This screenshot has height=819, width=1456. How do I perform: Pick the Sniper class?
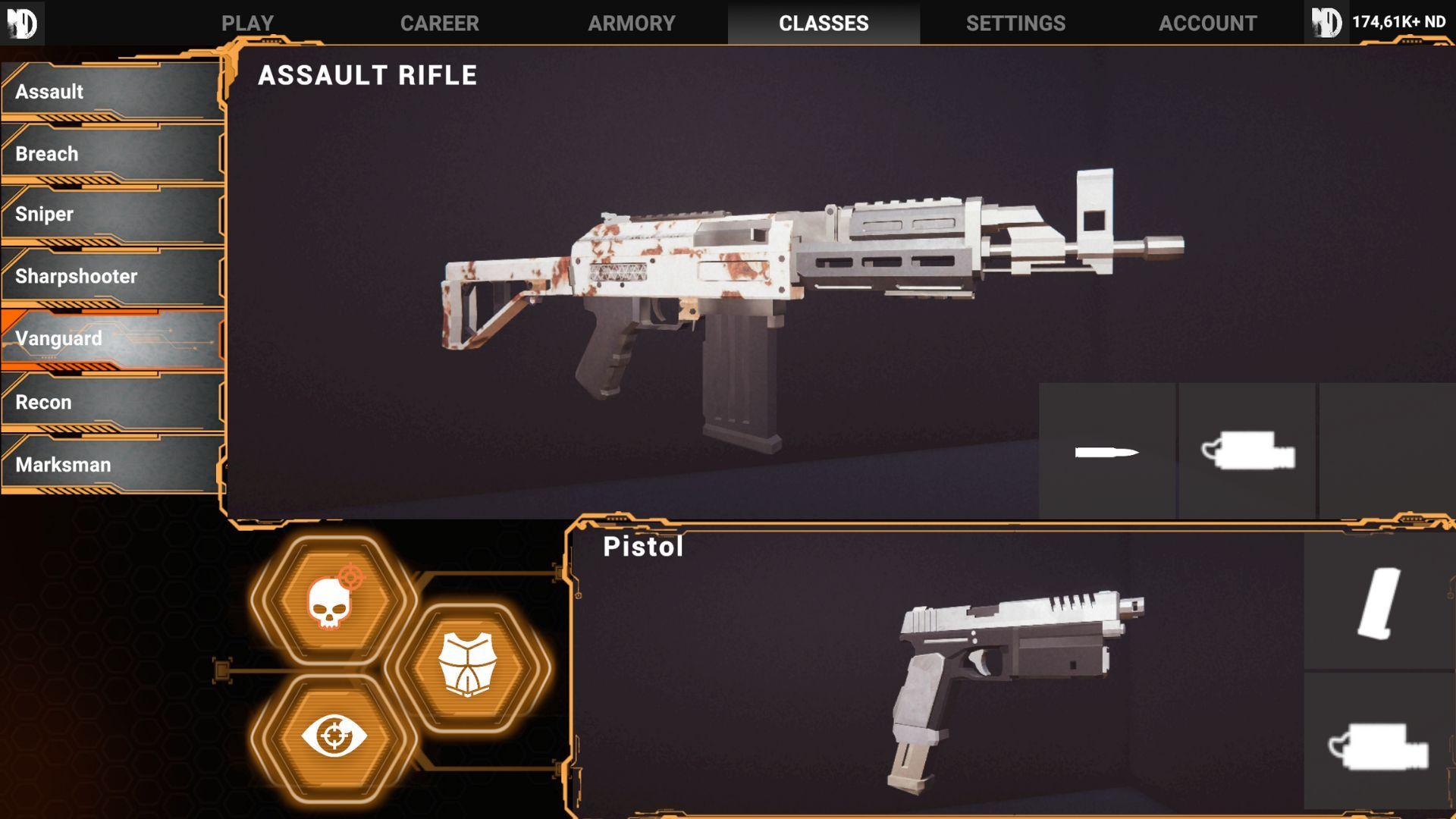tap(112, 215)
